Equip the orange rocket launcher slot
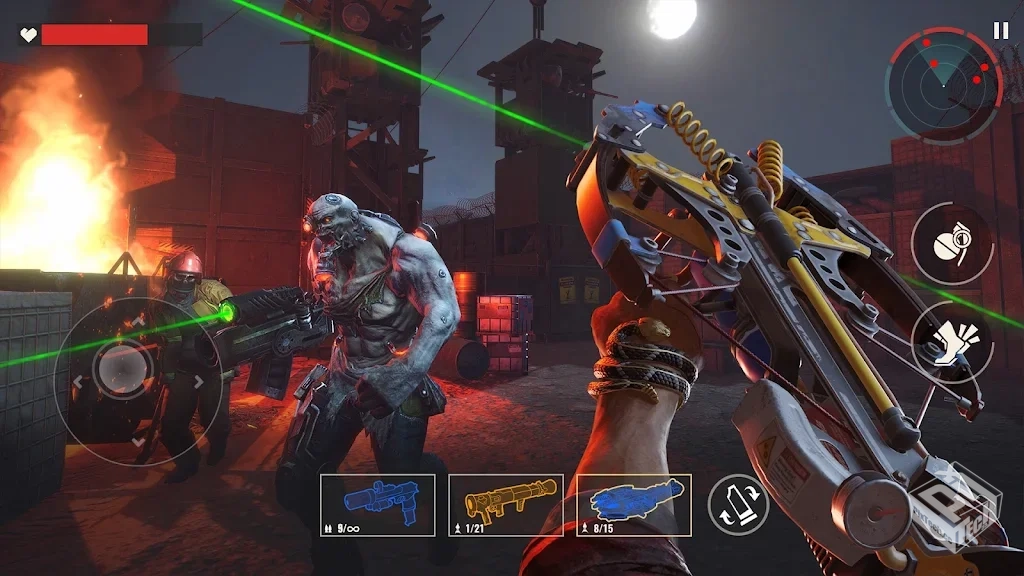The width and height of the screenshot is (1024, 576). 506,505
